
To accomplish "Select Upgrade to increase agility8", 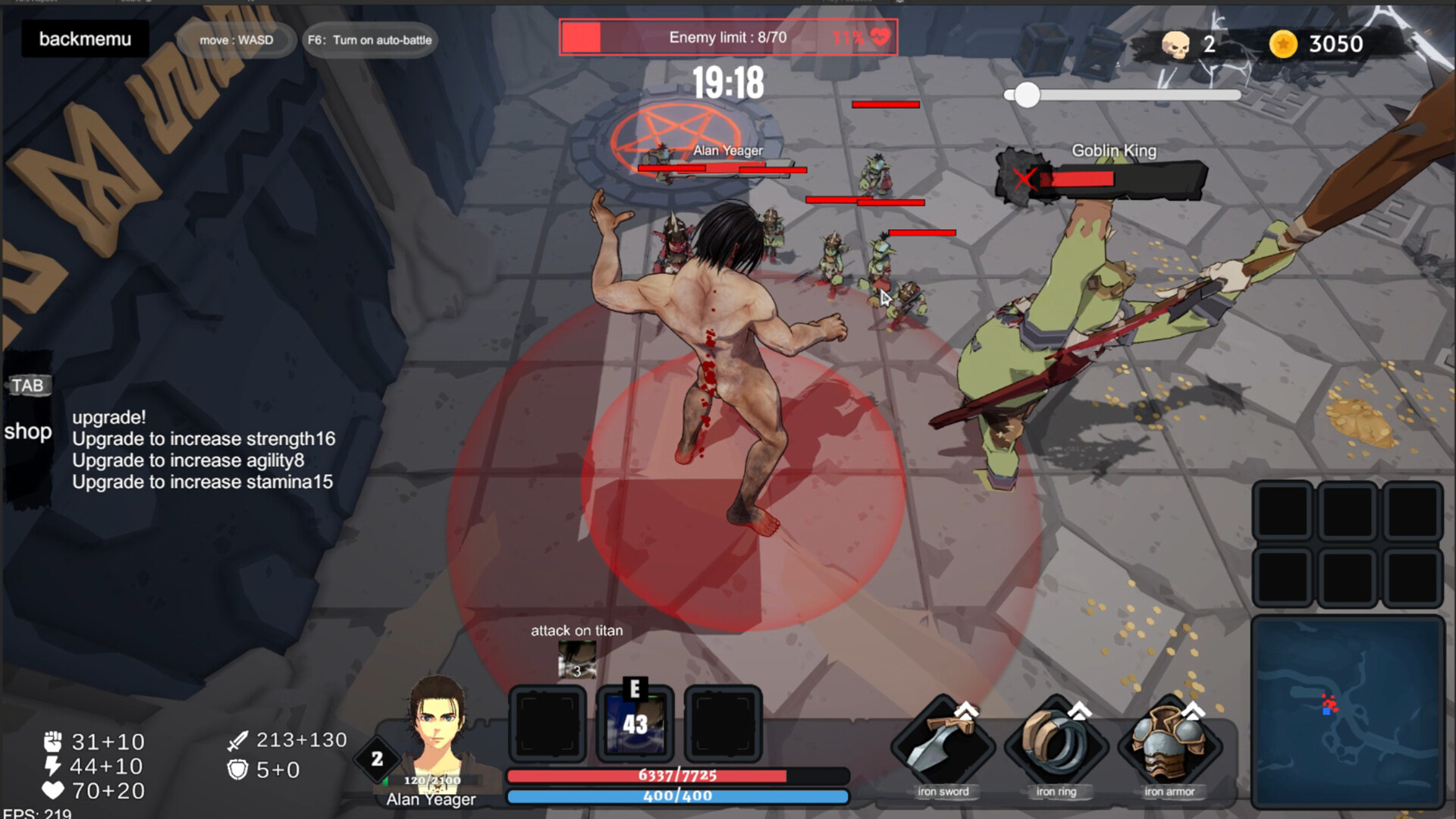I will (x=190, y=460).
